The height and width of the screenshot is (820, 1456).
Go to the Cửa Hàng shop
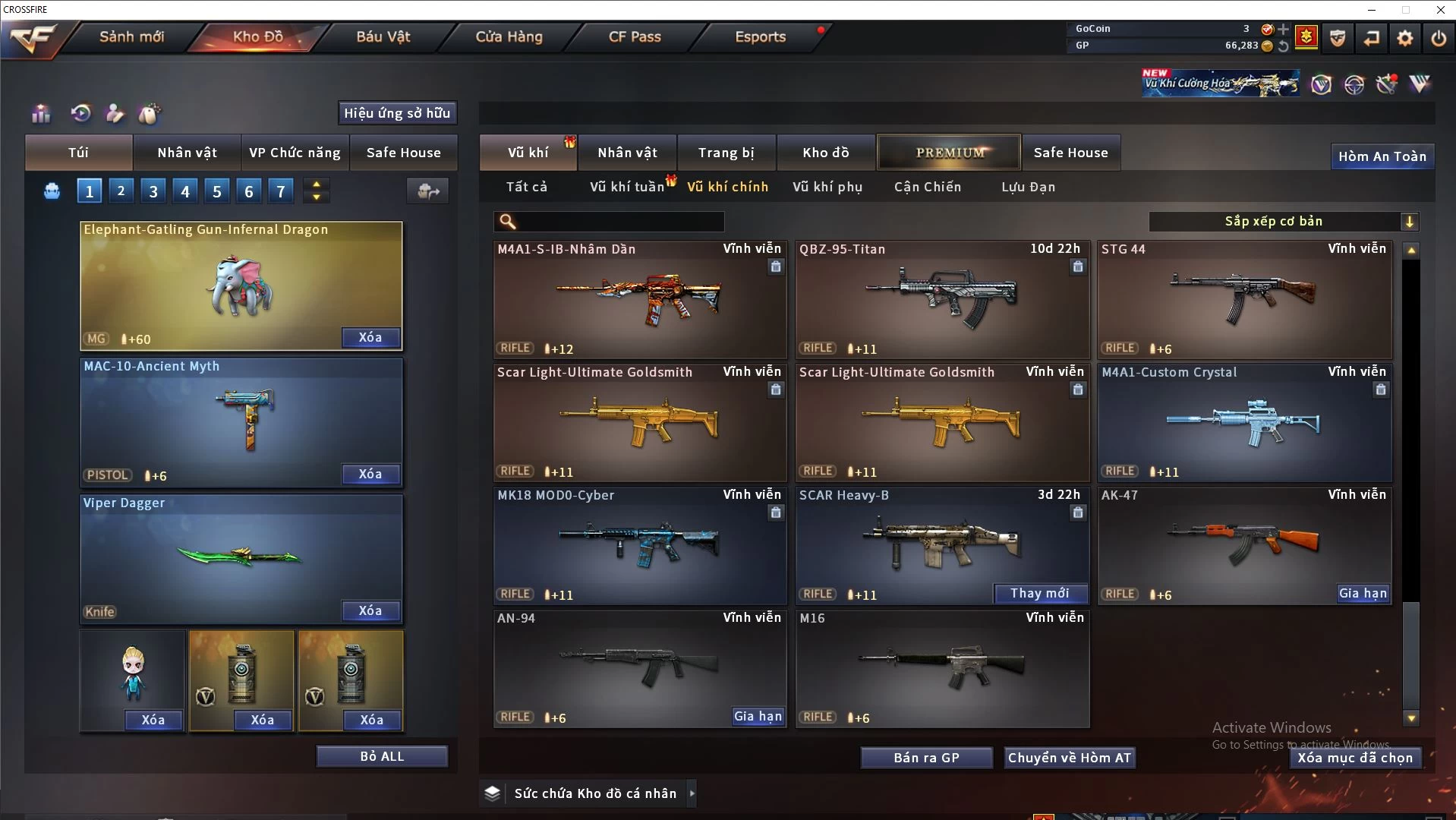(509, 36)
